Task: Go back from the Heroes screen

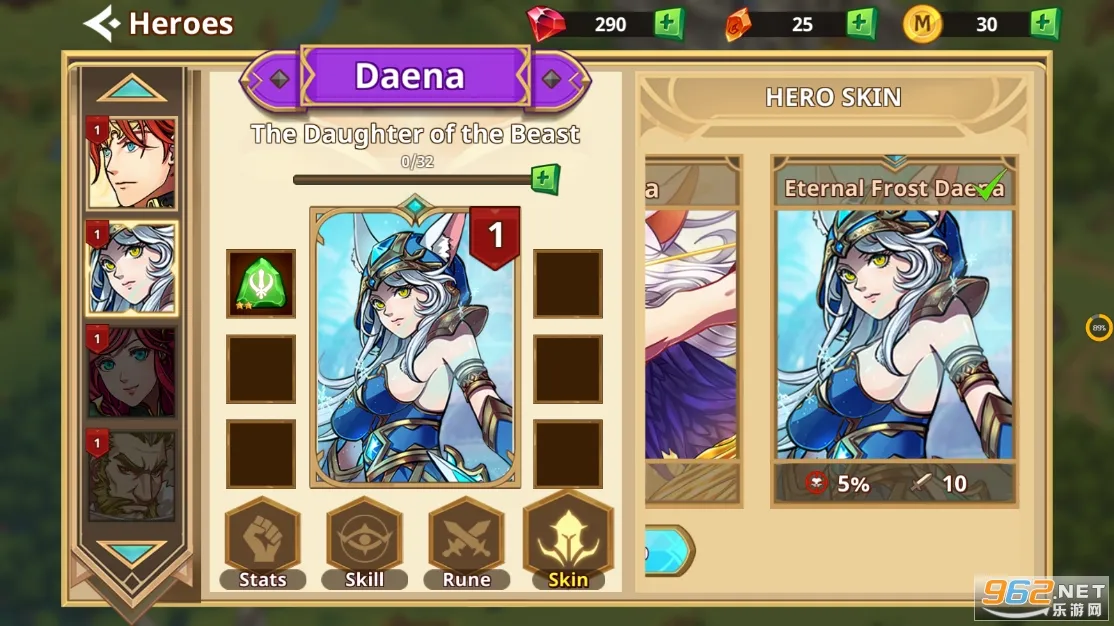Action: [x=102, y=24]
